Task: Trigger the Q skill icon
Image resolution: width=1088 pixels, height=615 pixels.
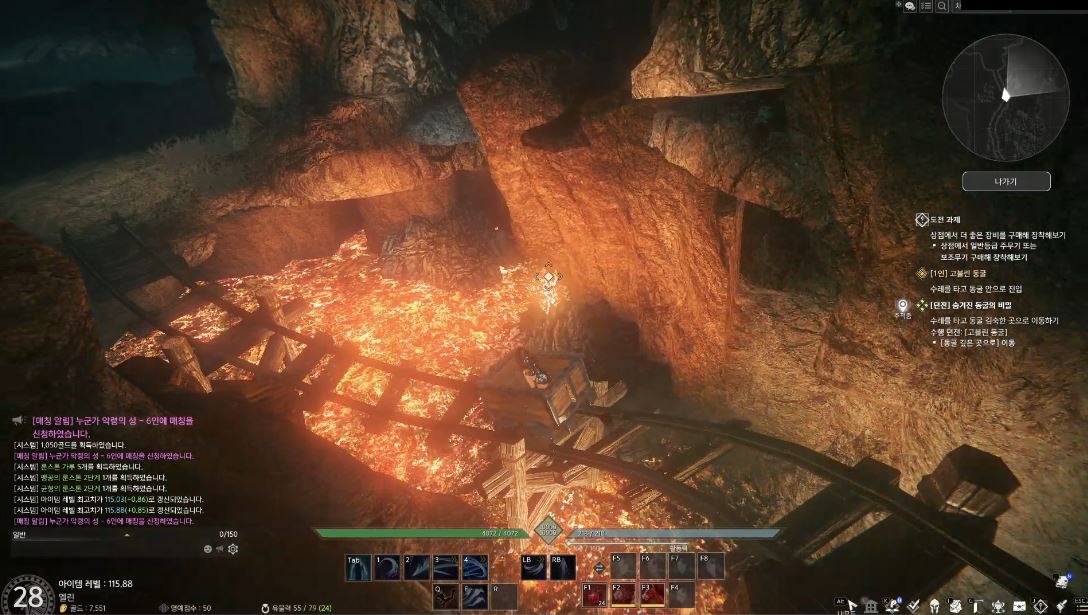Action: (445, 595)
